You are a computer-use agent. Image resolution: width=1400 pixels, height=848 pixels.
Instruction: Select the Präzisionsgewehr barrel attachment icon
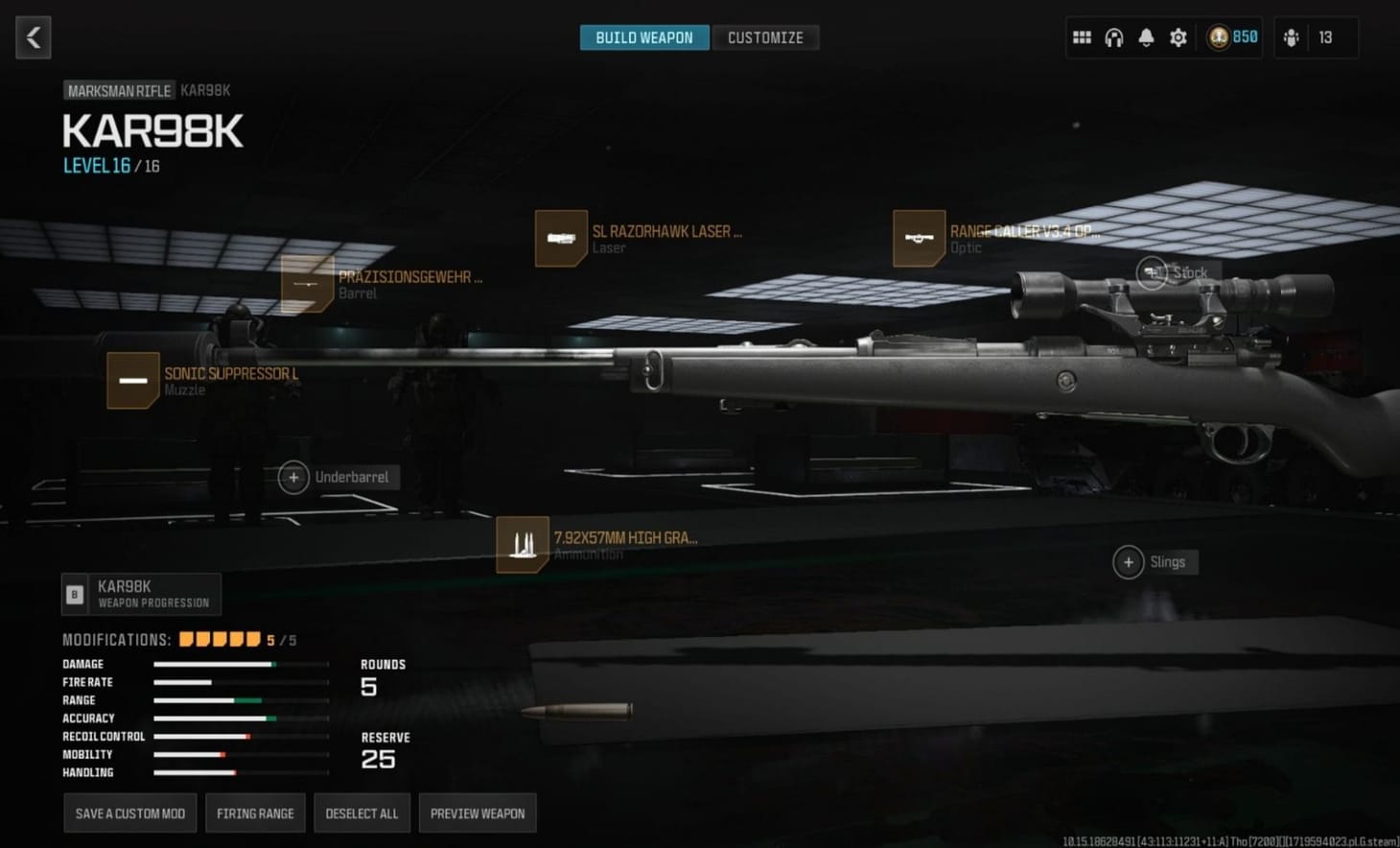tap(307, 285)
